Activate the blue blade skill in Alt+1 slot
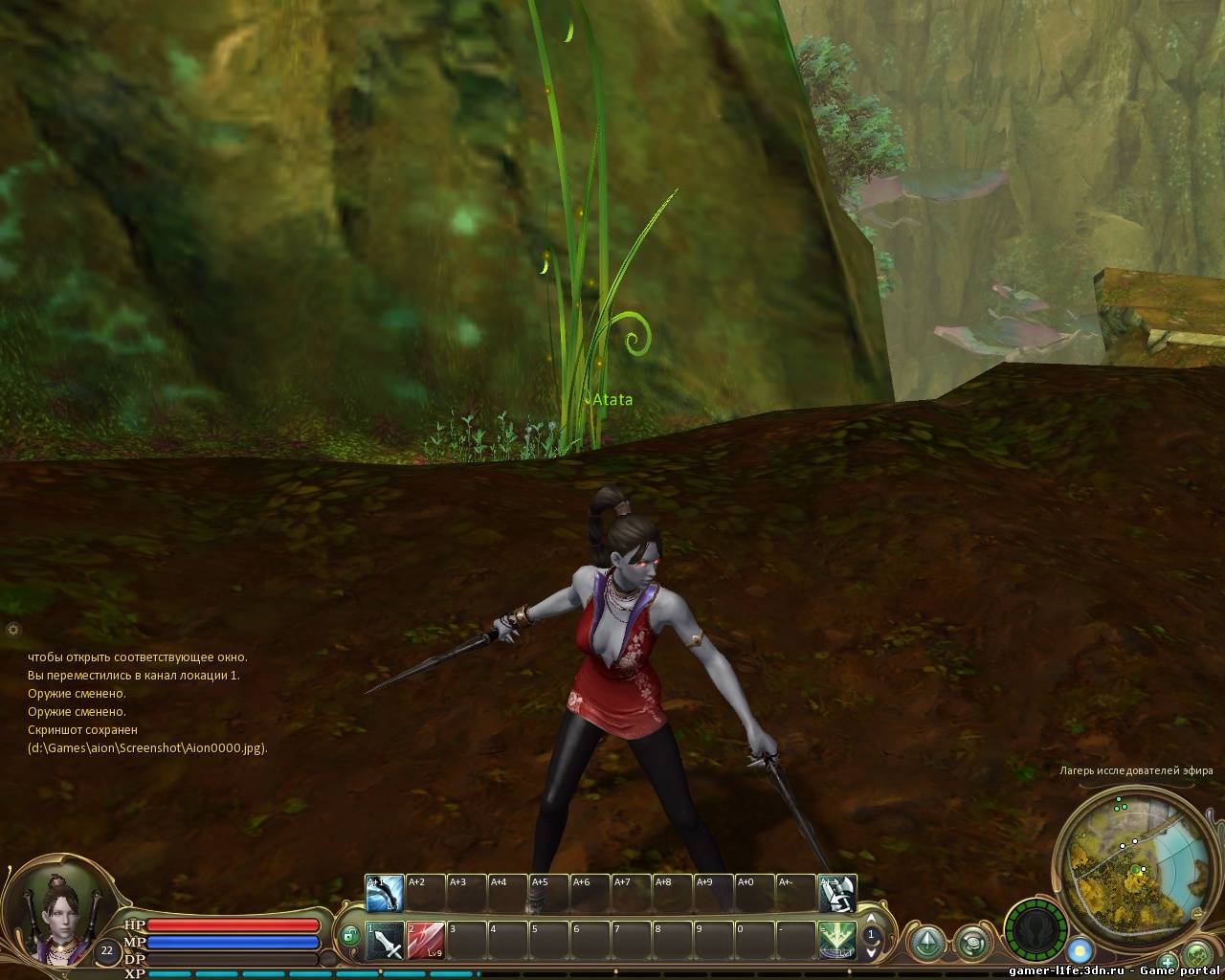The image size is (1225, 980). tap(384, 894)
